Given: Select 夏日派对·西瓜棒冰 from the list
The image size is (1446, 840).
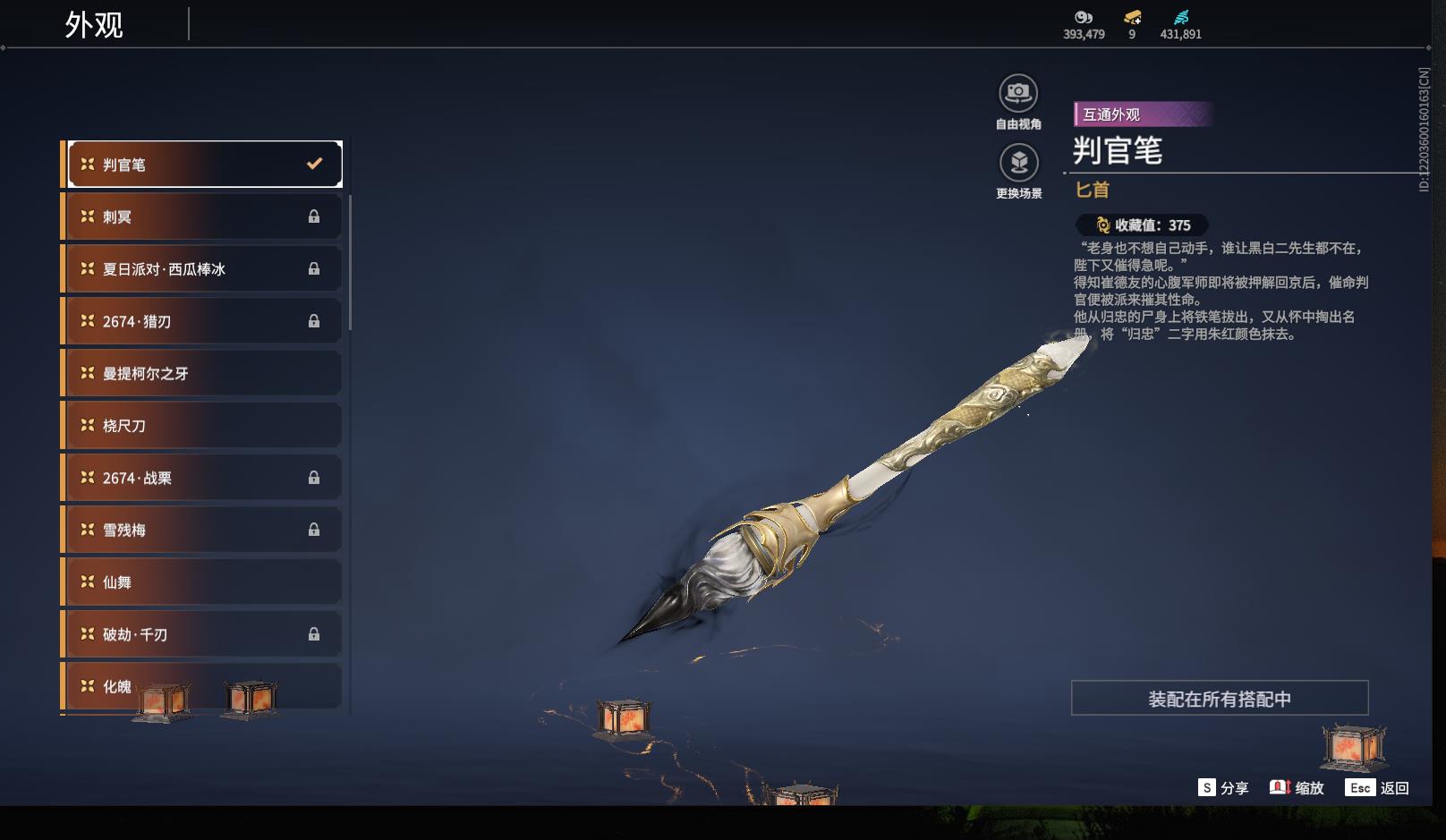Looking at the screenshot, I should tap(204, 268).
